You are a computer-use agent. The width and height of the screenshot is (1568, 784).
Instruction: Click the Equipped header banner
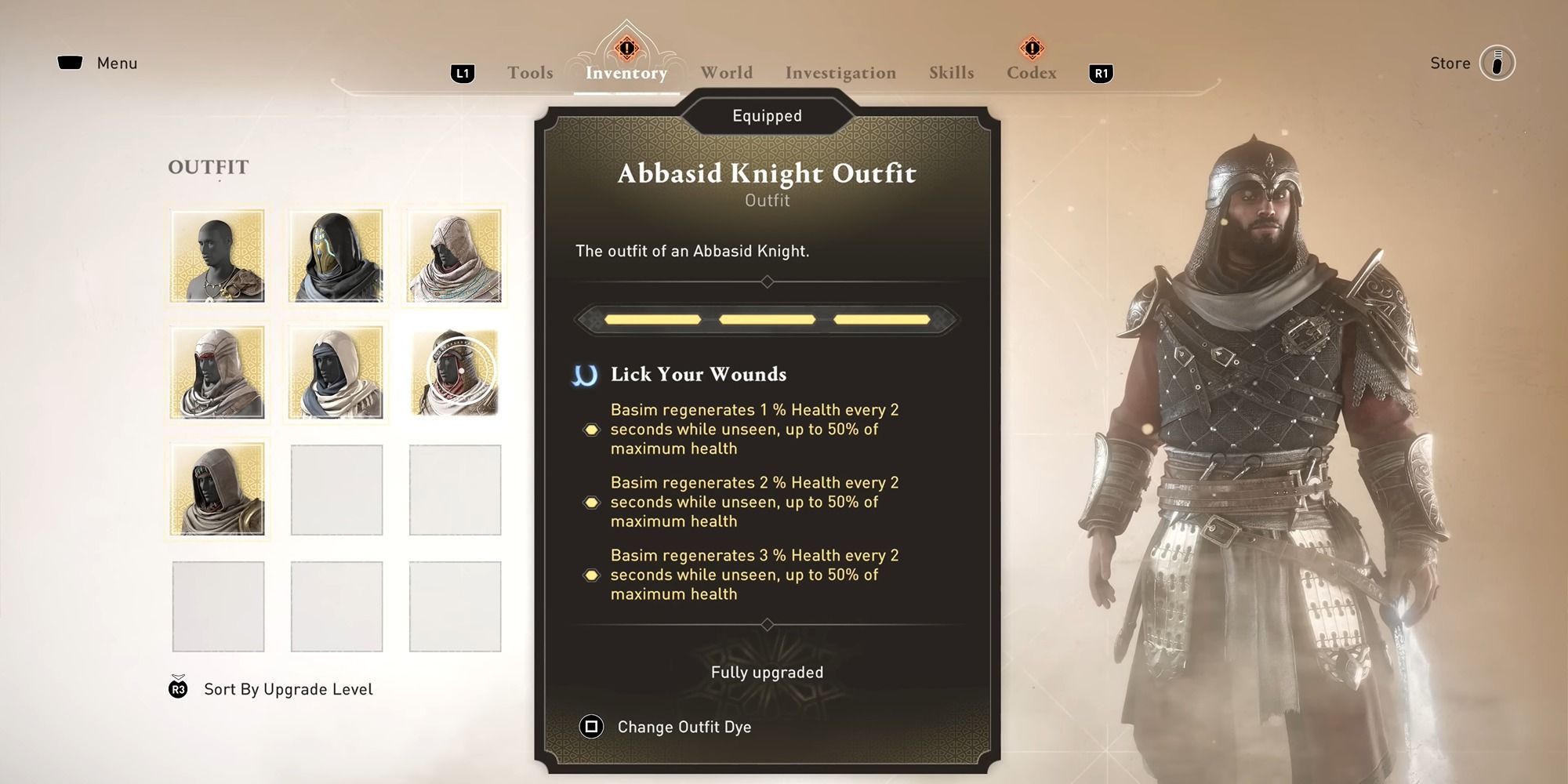click(x=767, y=115)
